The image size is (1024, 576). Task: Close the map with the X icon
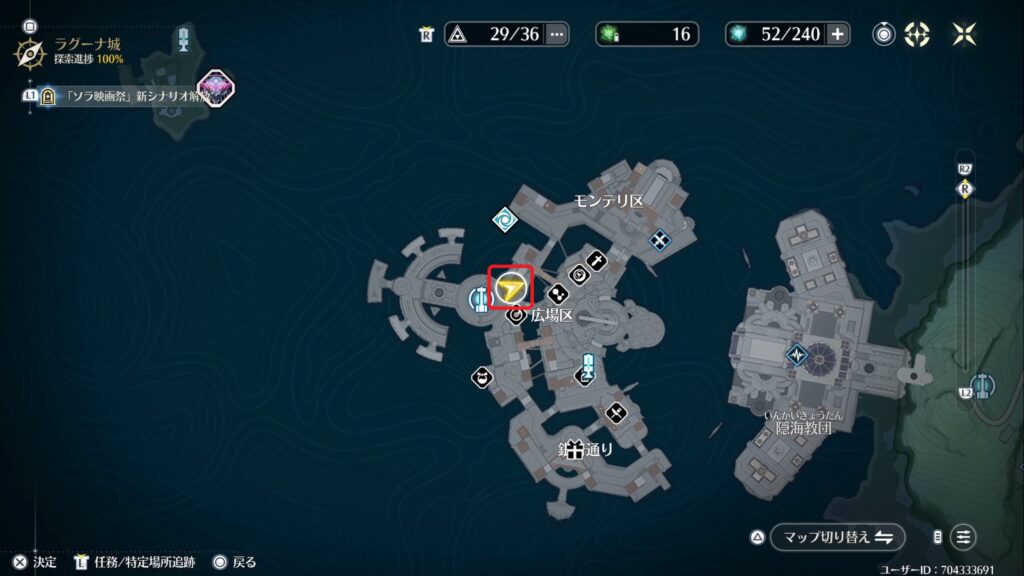point(964,34)
